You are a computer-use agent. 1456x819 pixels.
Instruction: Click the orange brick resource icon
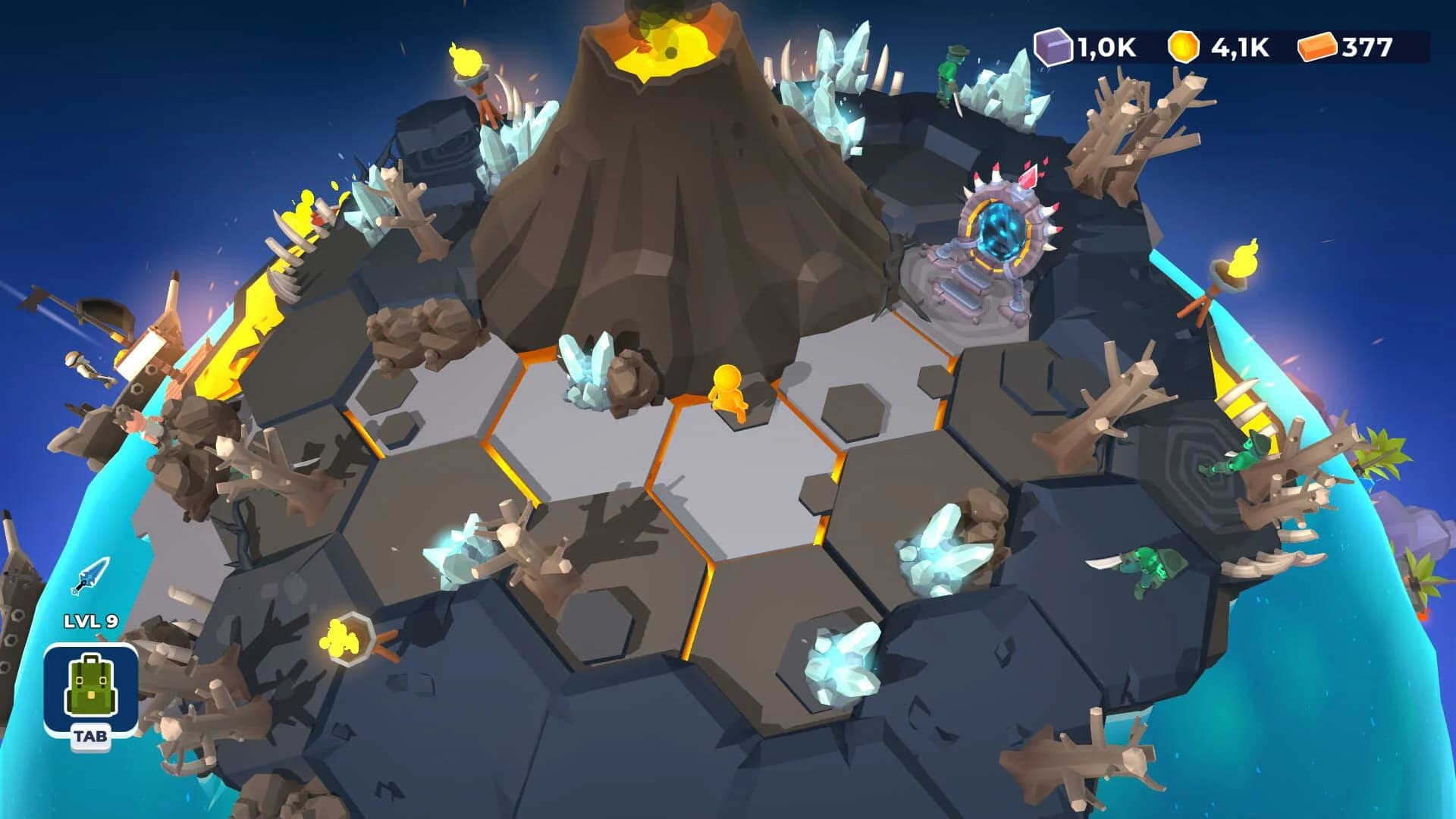coord(1319,47)
